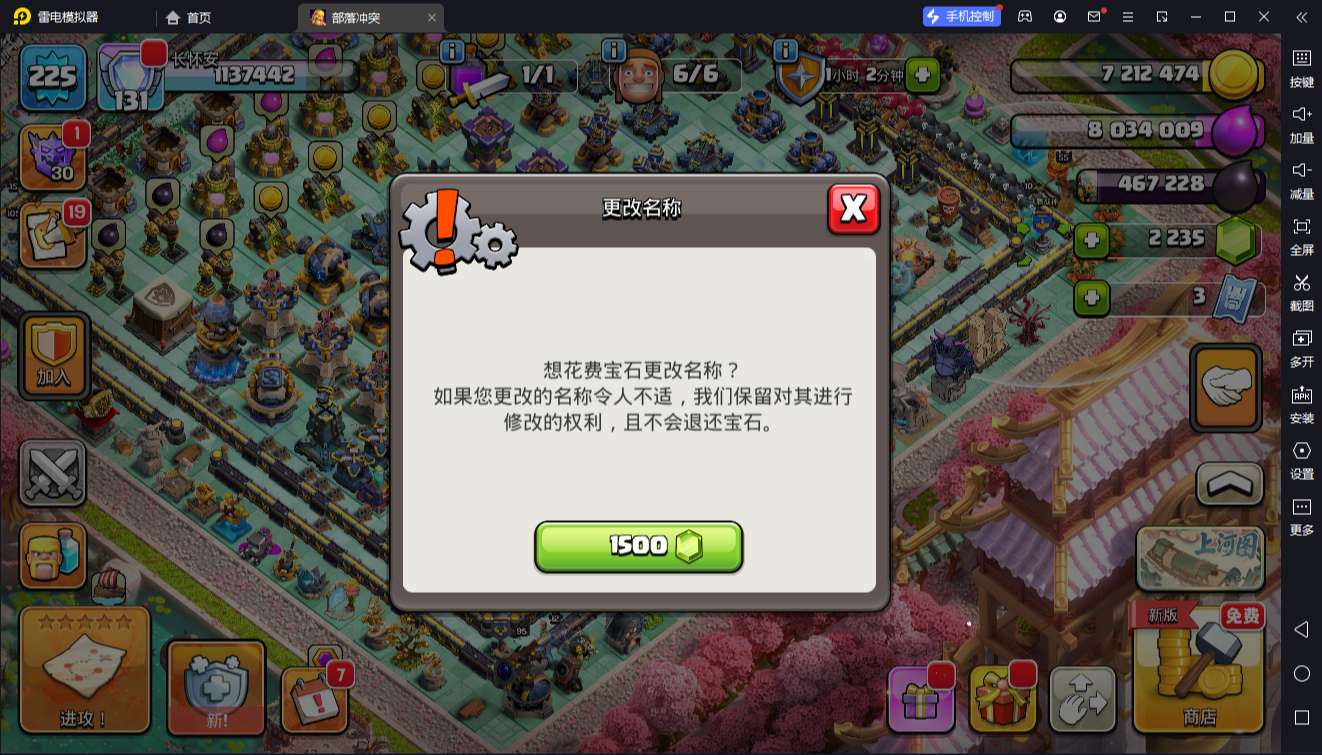This screenshot has height=755, width=1322.
Task: Click the 加入 clan shield icon
Action: pos(54,355)
